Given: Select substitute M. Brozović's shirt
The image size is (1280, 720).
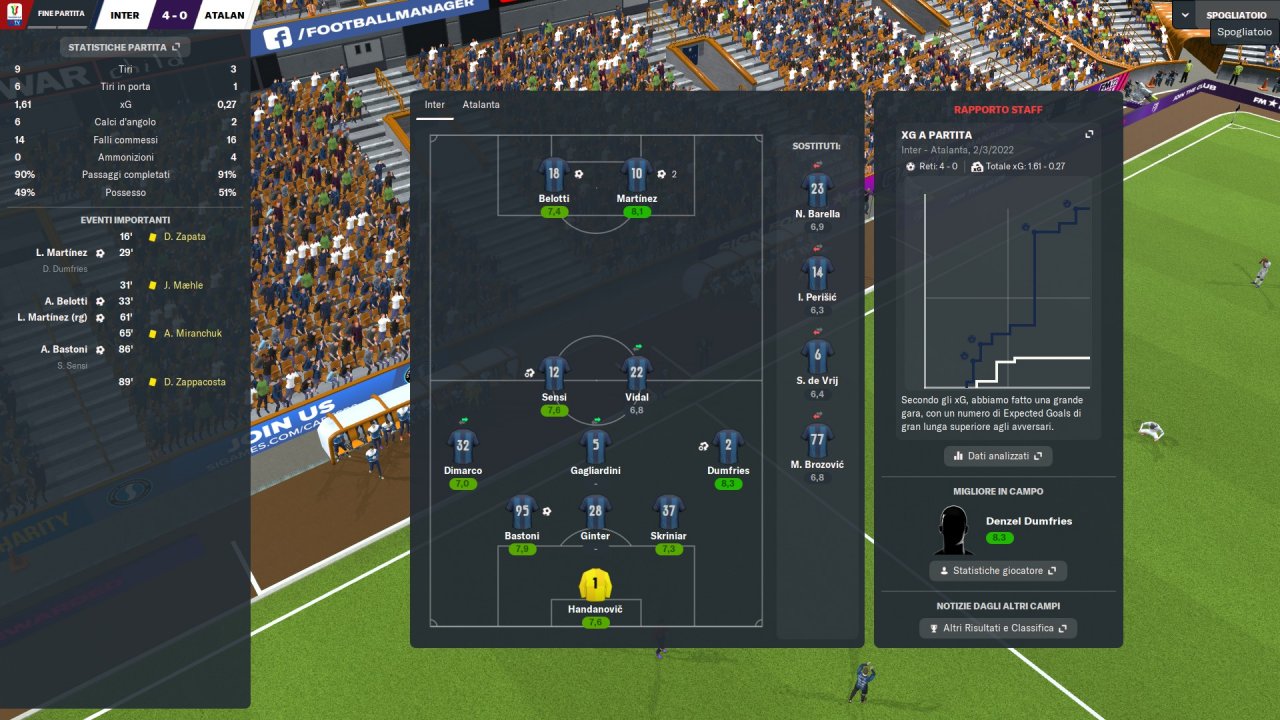Looking at the screenshot, I should [x=818, y=441].
